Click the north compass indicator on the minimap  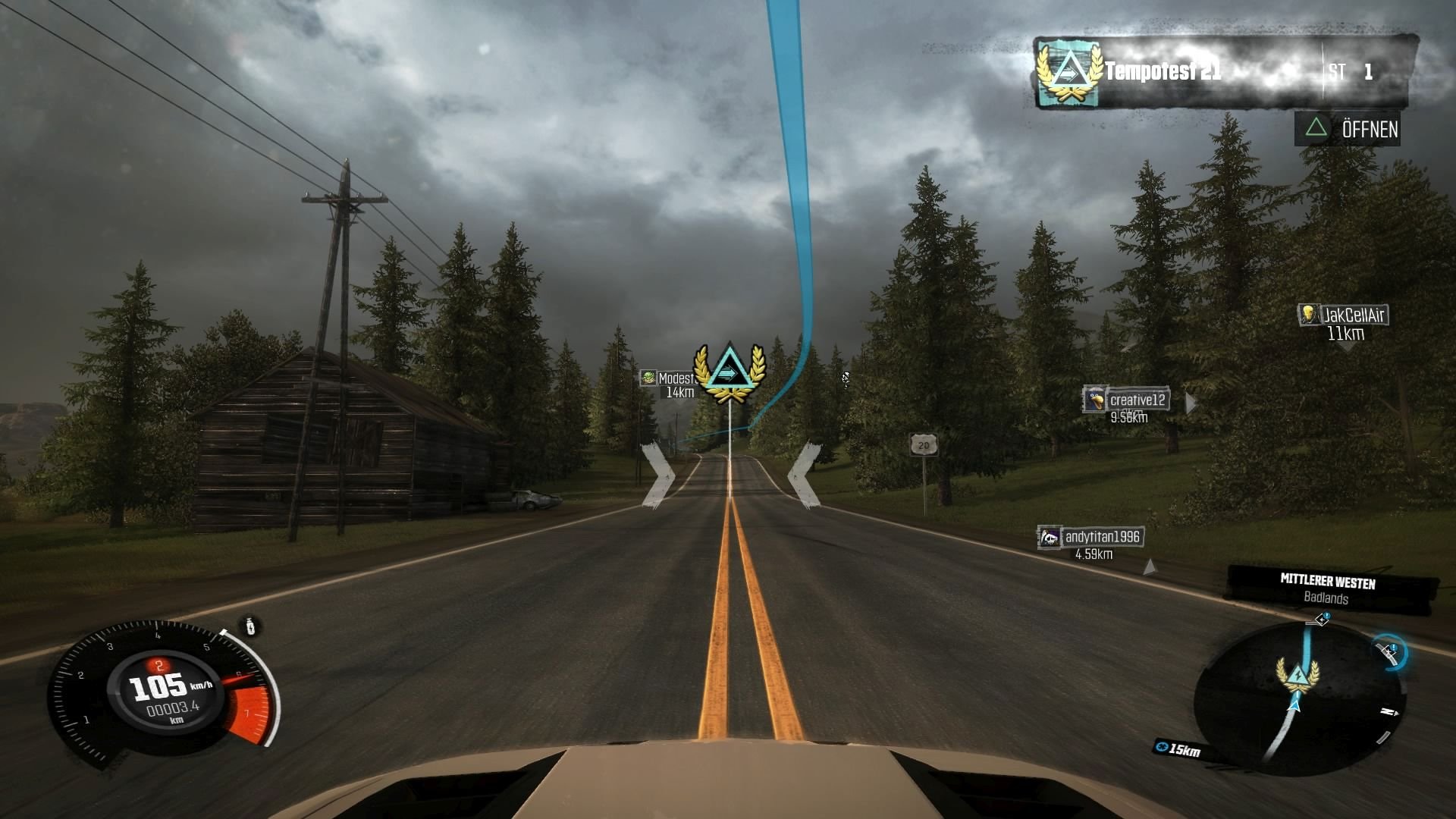(x=1389, y=712)
